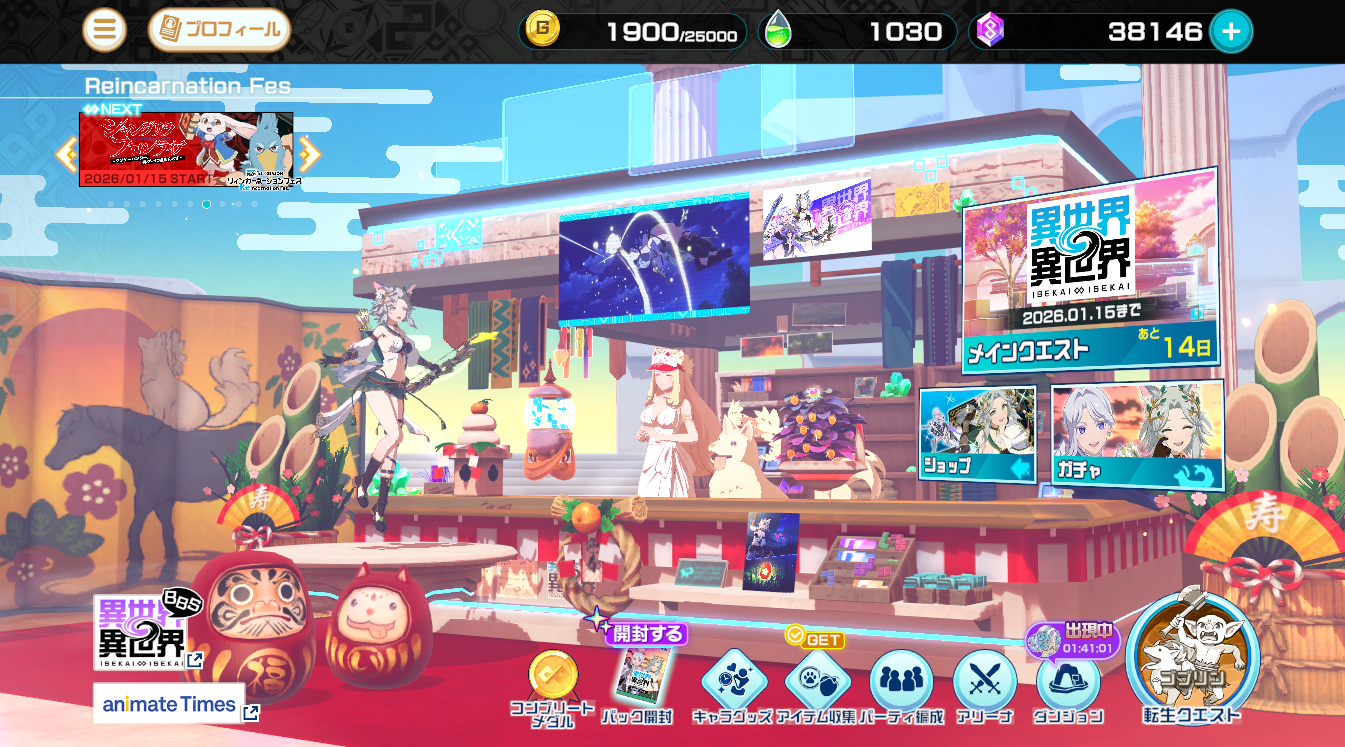This screenshot has width=1345, height=747.
Task: Open キャラグッズ character goods
Action: (x=732, y=684)
